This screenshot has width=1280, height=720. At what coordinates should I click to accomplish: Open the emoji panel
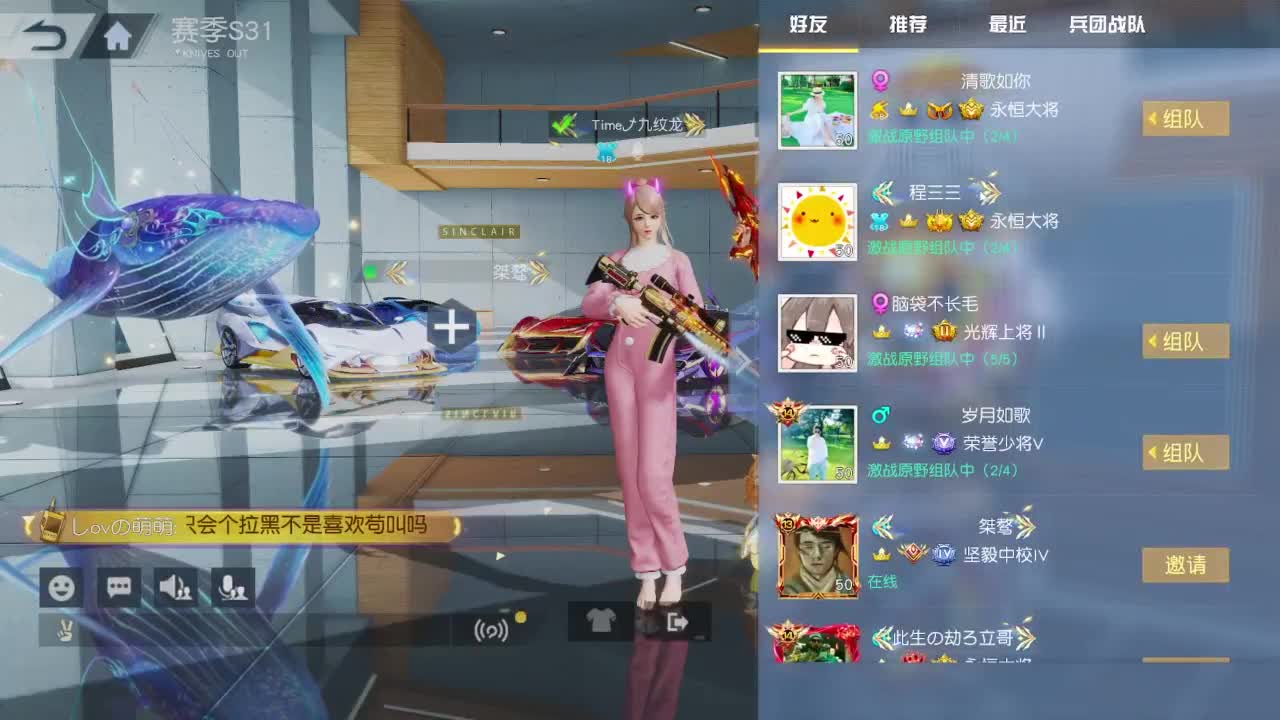(61, 588)
